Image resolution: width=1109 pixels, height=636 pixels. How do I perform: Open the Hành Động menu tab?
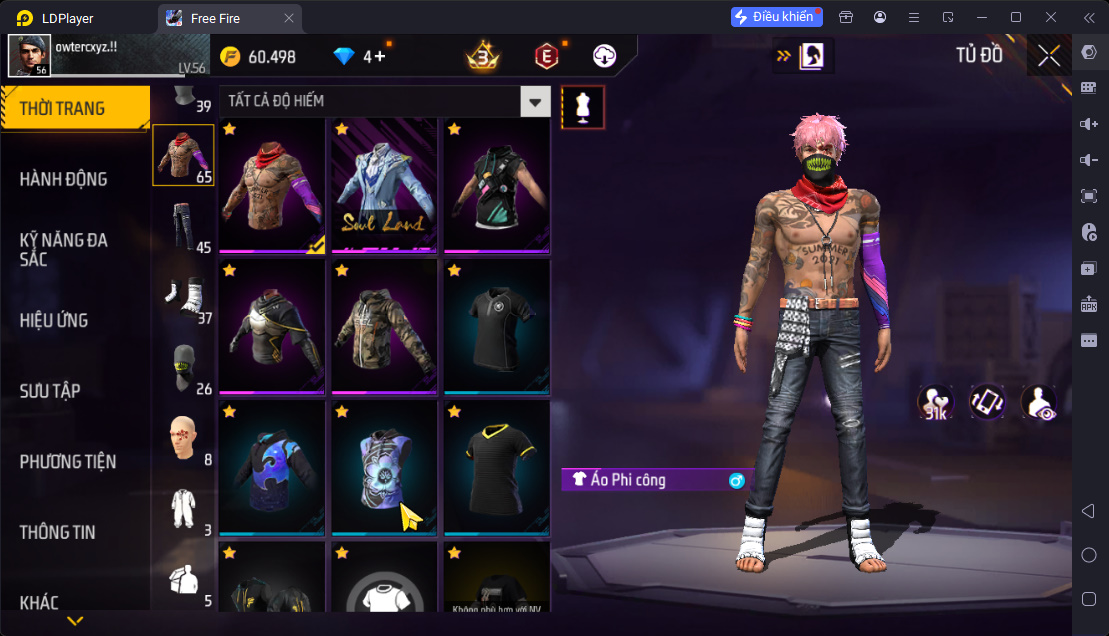(x=63, y=179)
